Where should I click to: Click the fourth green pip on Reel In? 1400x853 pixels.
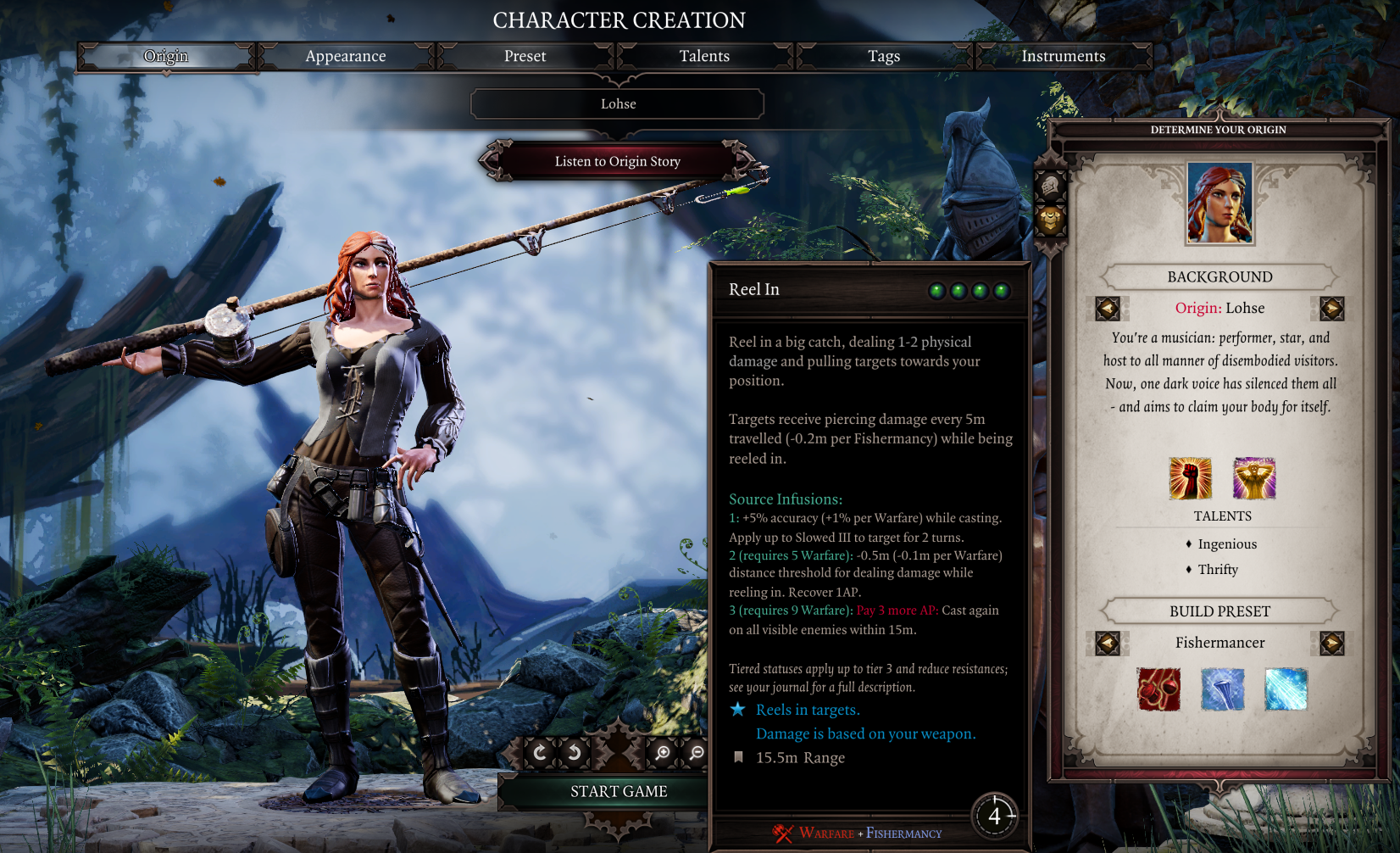tap(1001, 290)
